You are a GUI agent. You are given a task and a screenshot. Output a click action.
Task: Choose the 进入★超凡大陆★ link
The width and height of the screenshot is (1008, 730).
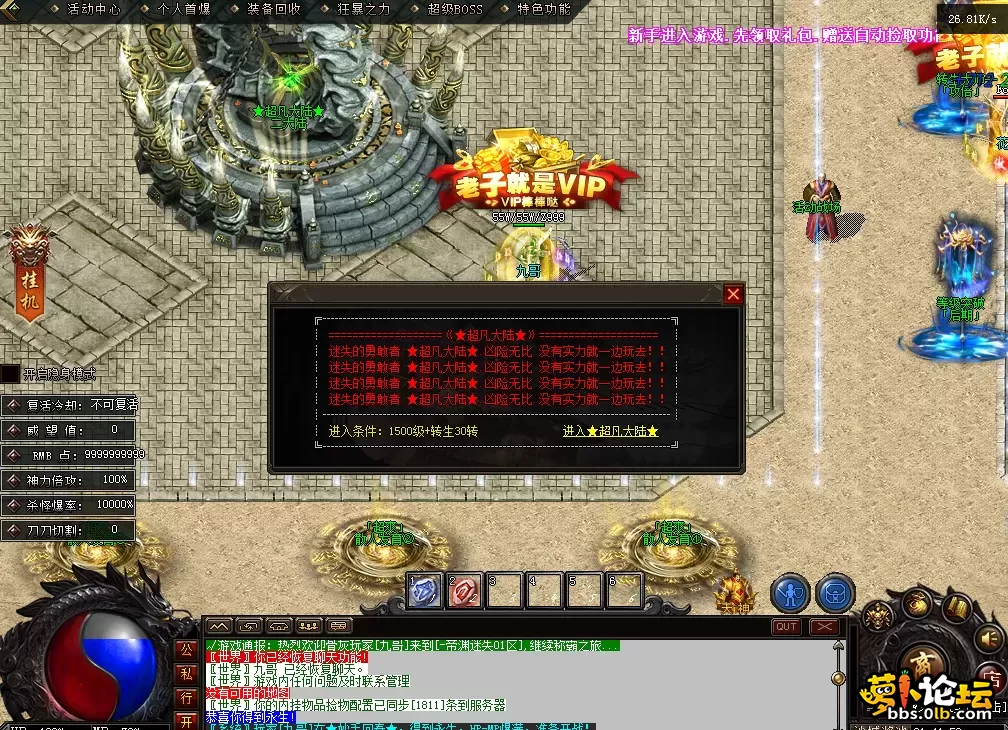click(x=610, y=431)
